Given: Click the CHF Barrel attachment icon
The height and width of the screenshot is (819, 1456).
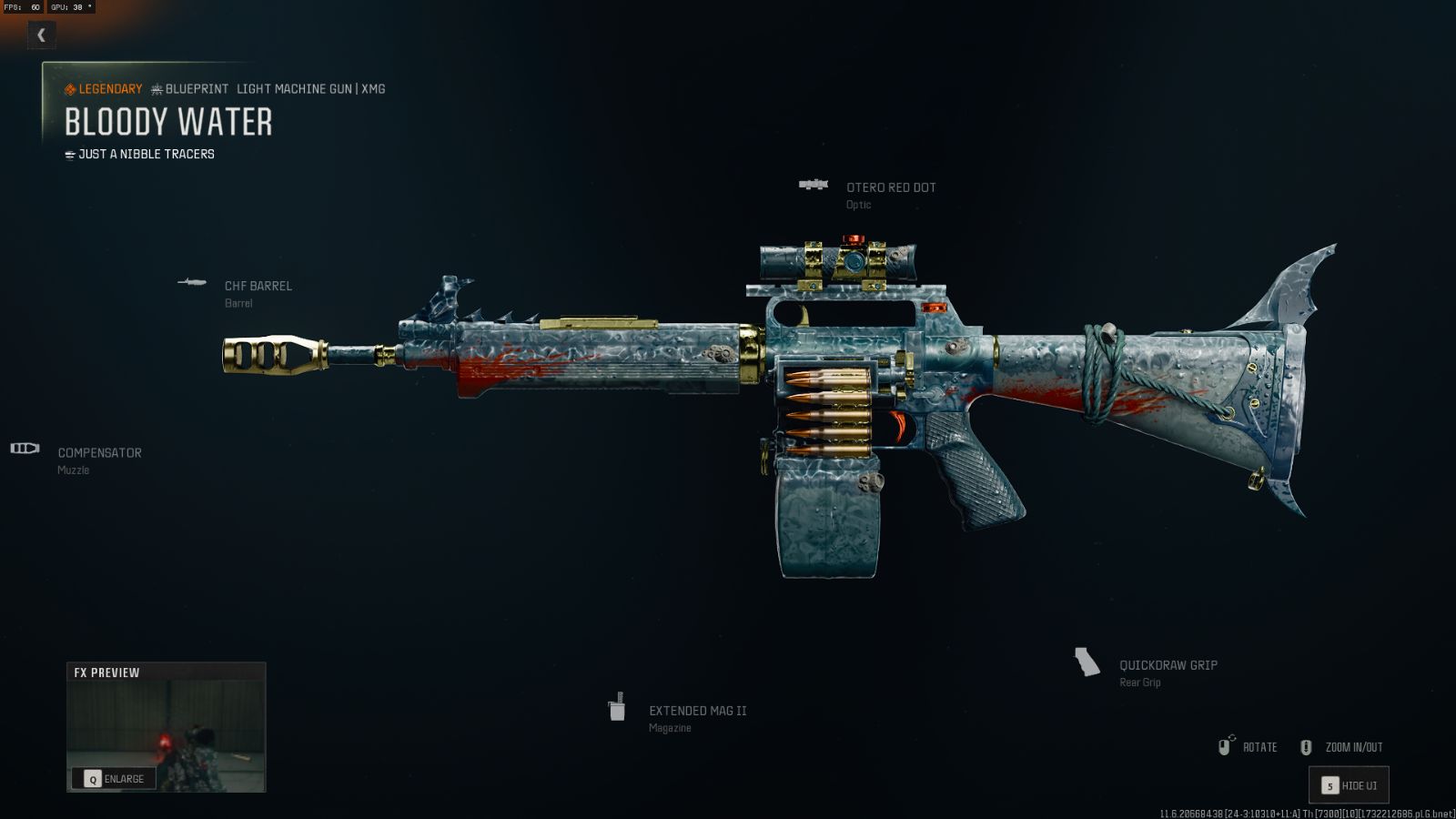Looking at the screenshot, I should pos(192,284).
